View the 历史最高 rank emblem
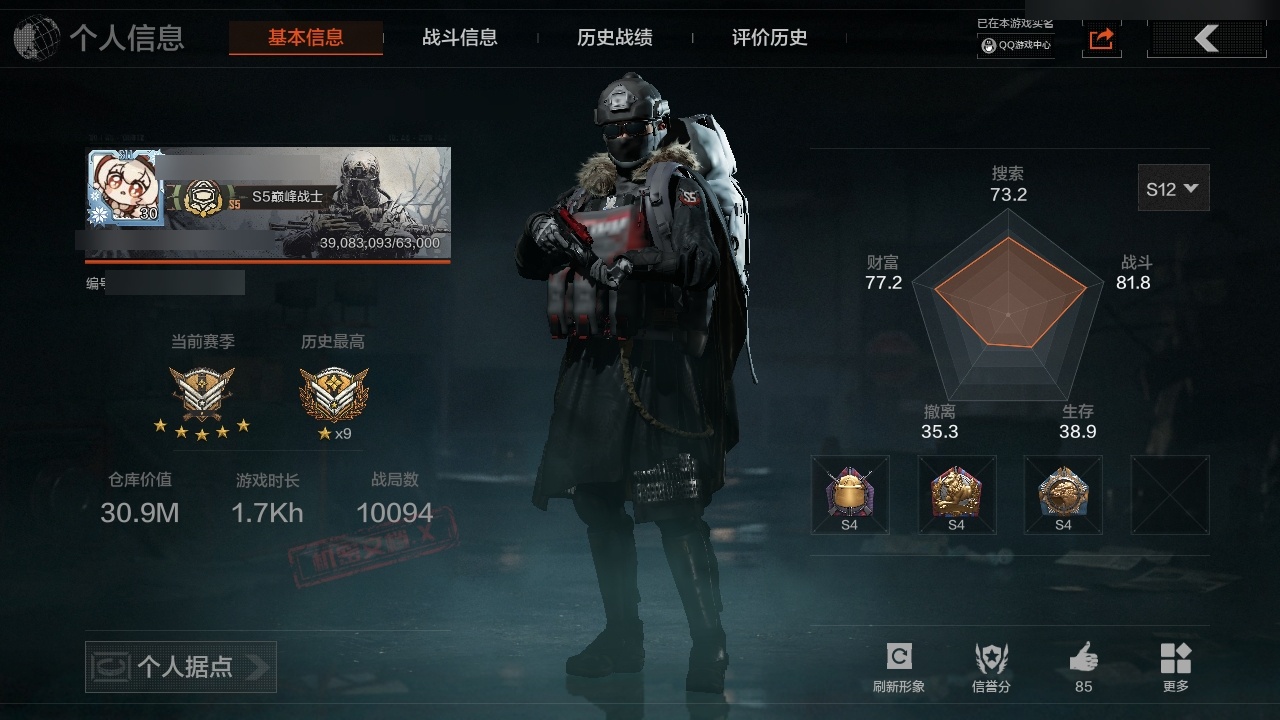This screenshot has width=1280, height=720. point(334,393)
